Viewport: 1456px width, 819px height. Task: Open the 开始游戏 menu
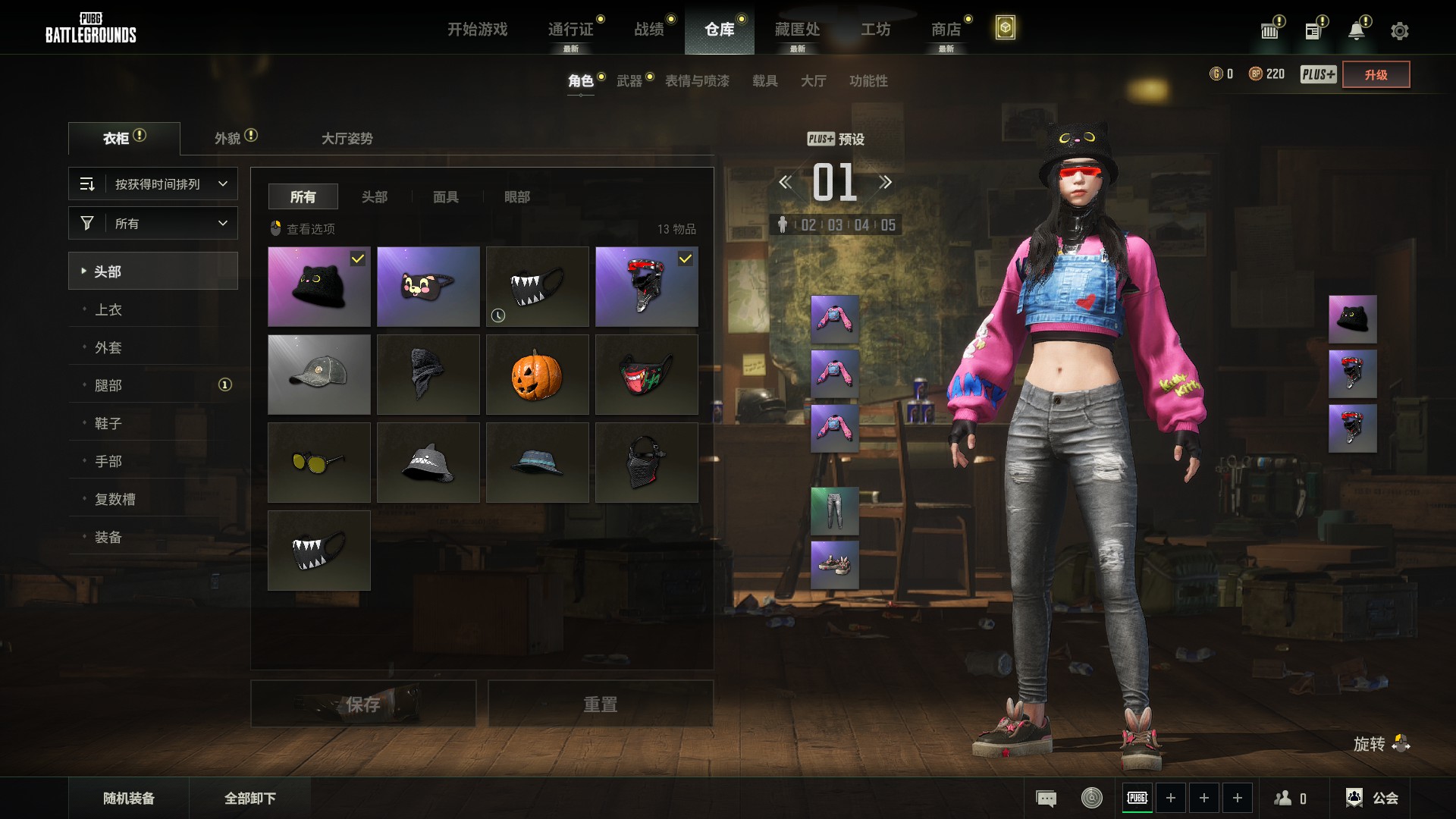(477, 29)
